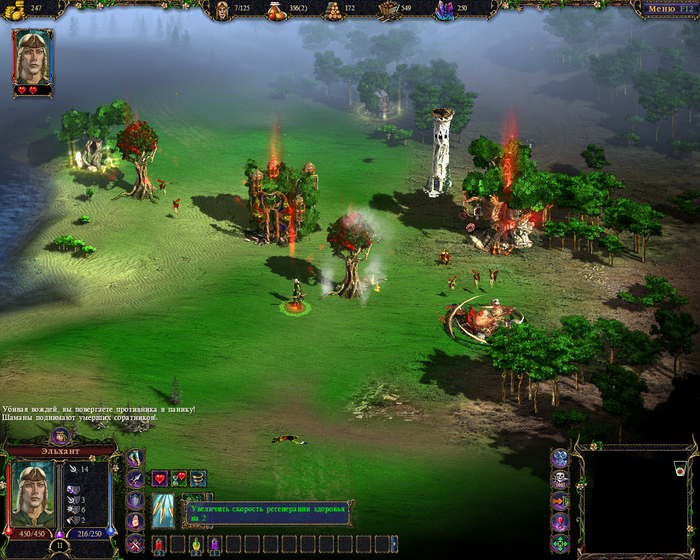Use the red potion in the item belt
This screenshot has width=700, height=560.
coord(158,545)
